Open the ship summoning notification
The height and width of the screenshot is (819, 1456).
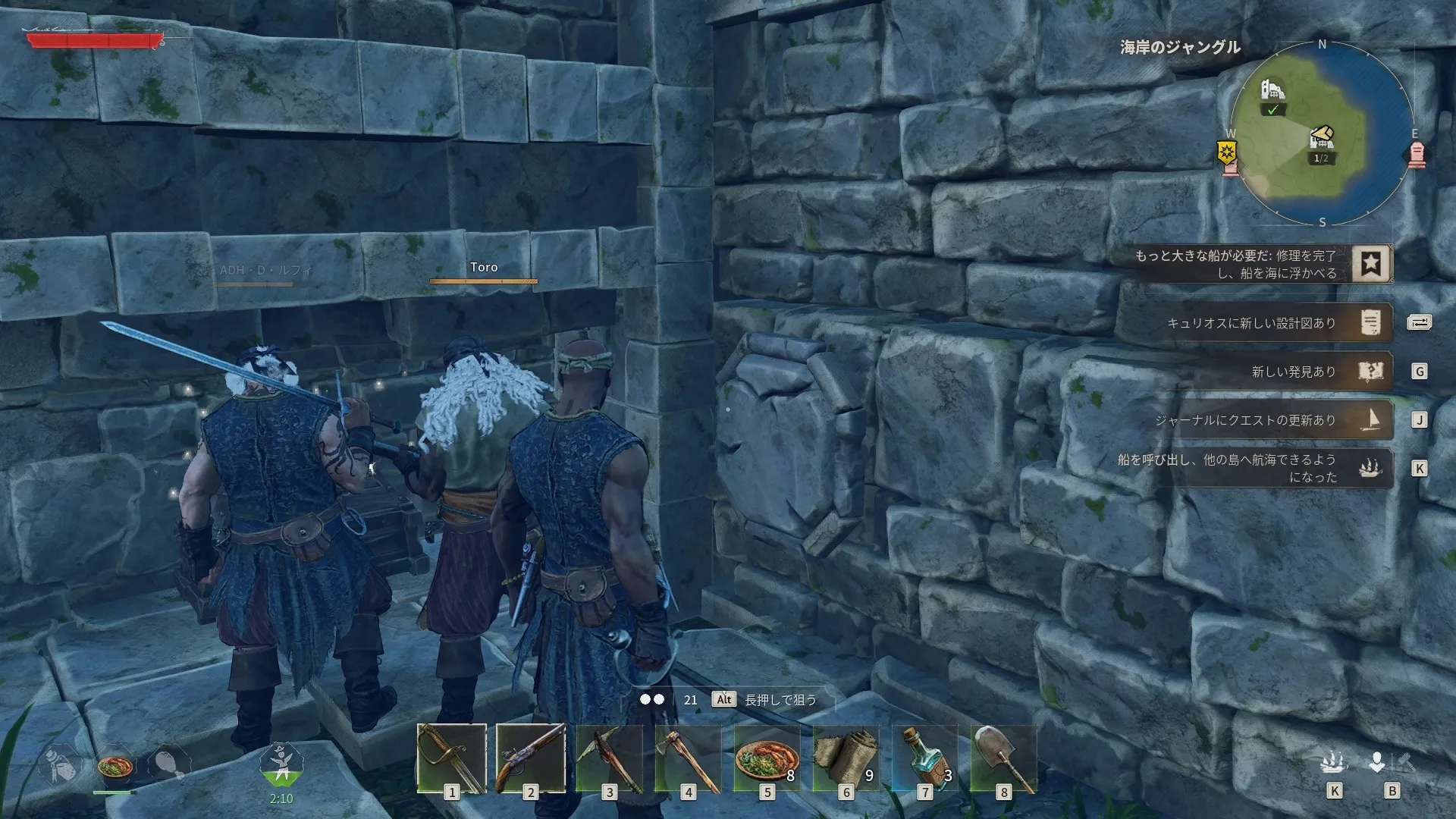pos(1370,468)
